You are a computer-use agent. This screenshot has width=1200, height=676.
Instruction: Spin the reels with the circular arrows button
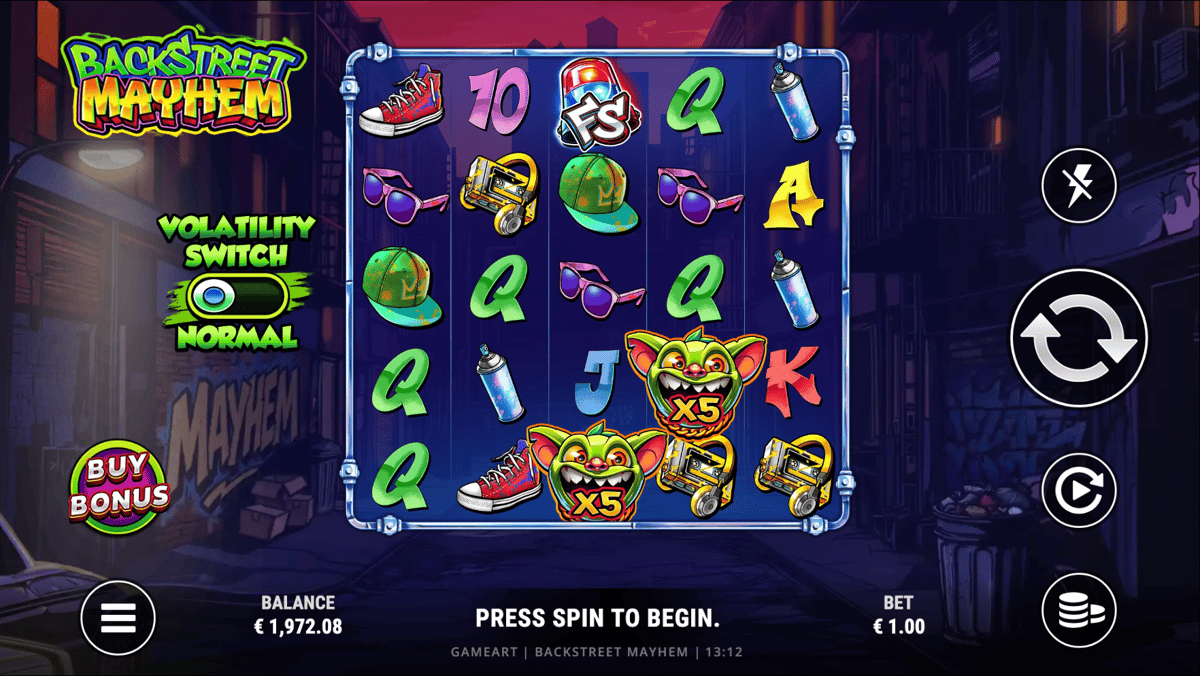coord(1079,337)
